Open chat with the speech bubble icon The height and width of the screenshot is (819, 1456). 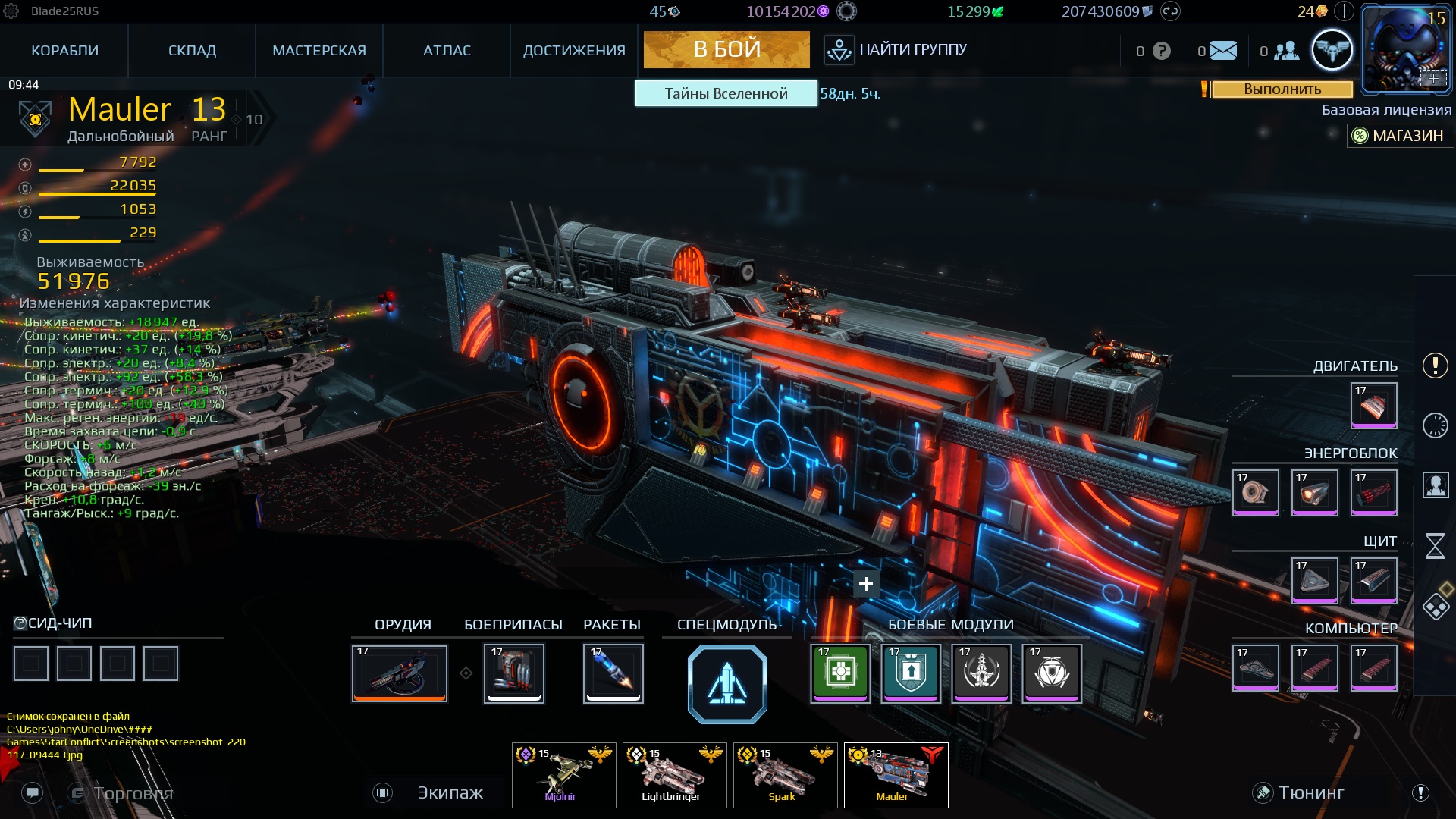[32, 792]
